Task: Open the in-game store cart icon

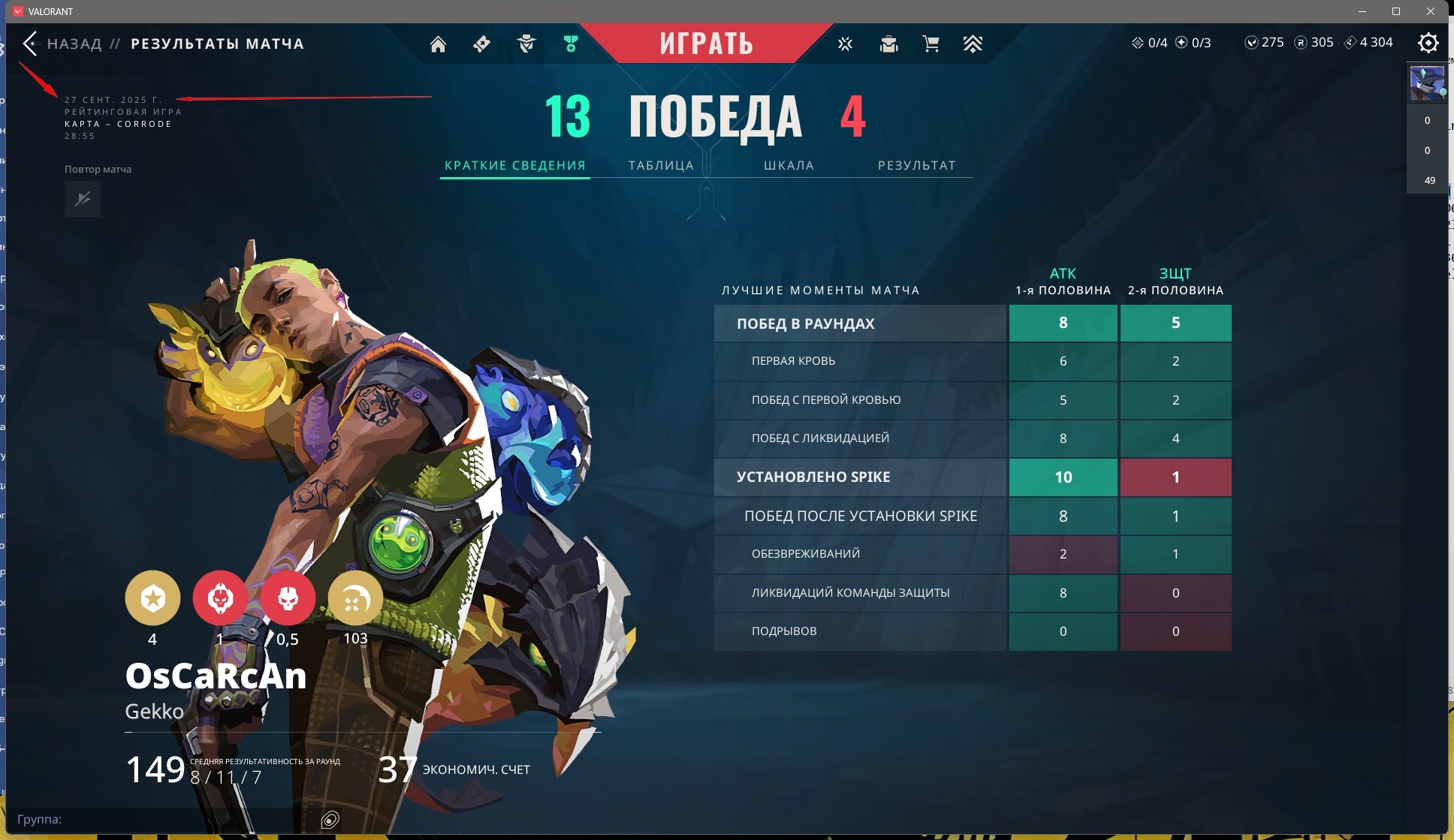Action: pyautogui.click(x=931, y=44)
